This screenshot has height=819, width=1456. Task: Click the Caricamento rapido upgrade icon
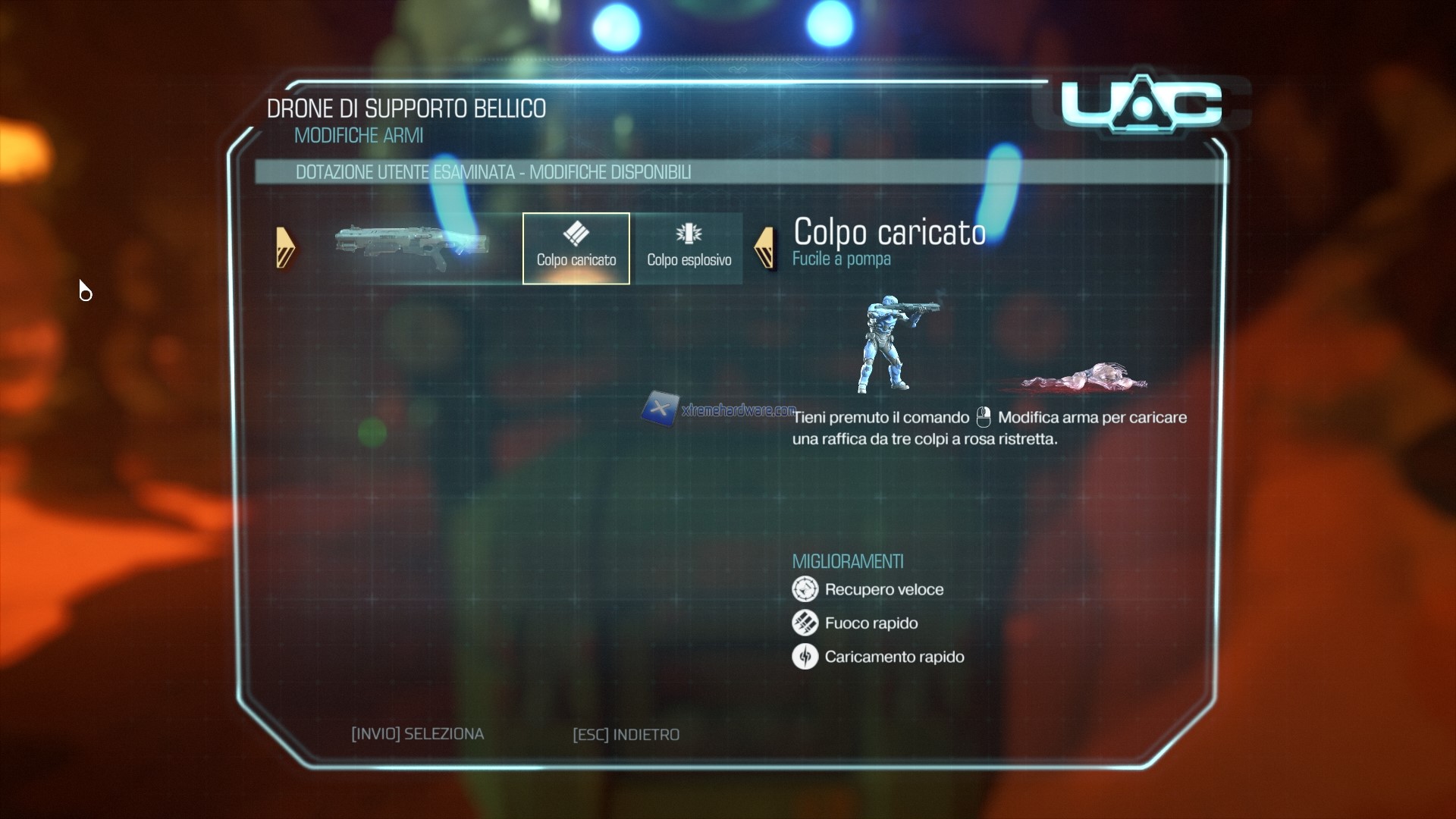click(x=807, y=657)
